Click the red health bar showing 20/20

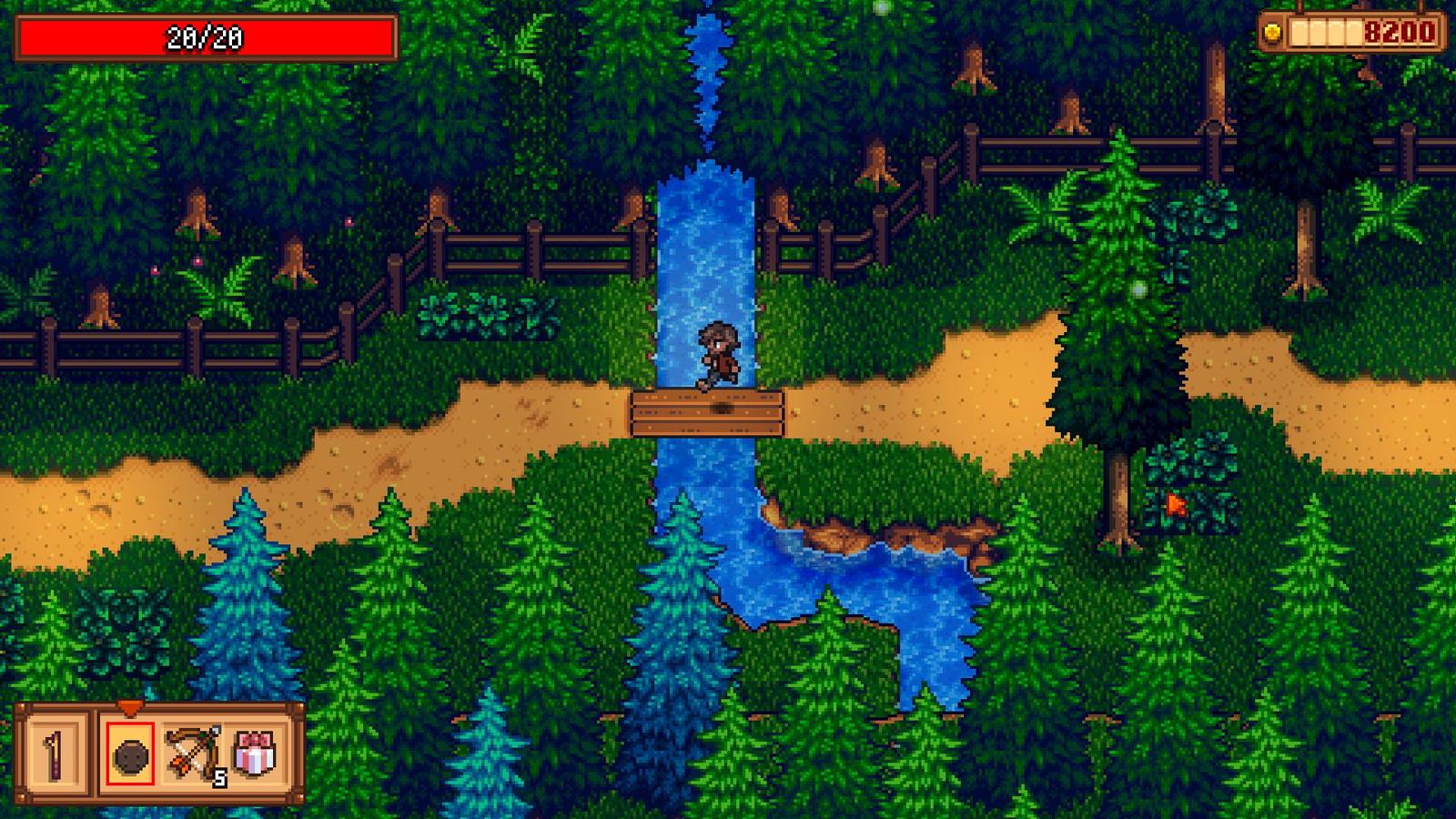205,36
